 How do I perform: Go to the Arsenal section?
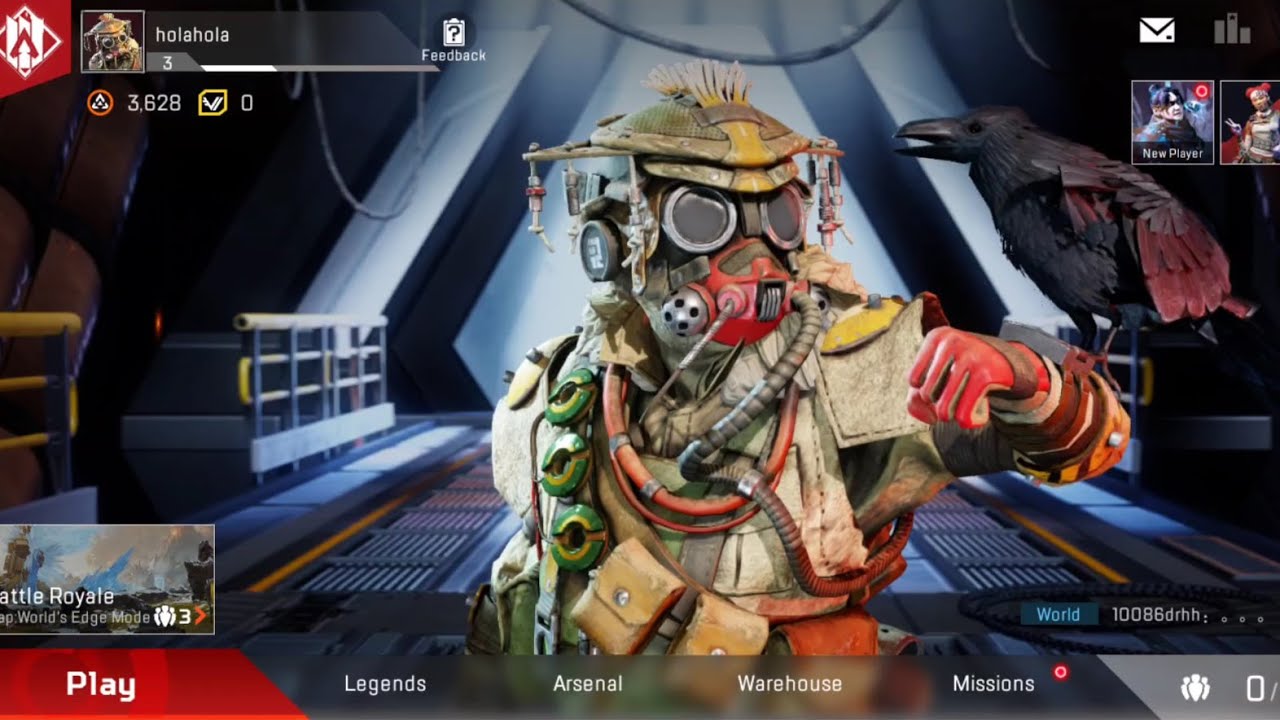587,684
